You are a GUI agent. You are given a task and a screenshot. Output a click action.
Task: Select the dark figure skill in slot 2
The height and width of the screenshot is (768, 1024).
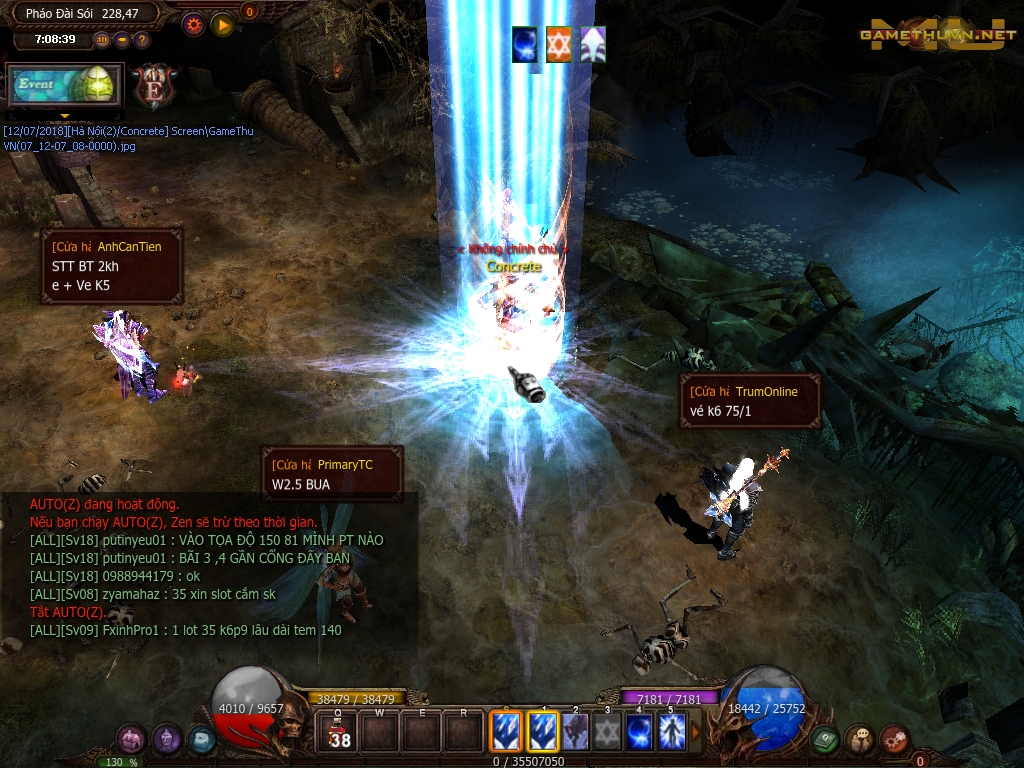tap(575, 732)
